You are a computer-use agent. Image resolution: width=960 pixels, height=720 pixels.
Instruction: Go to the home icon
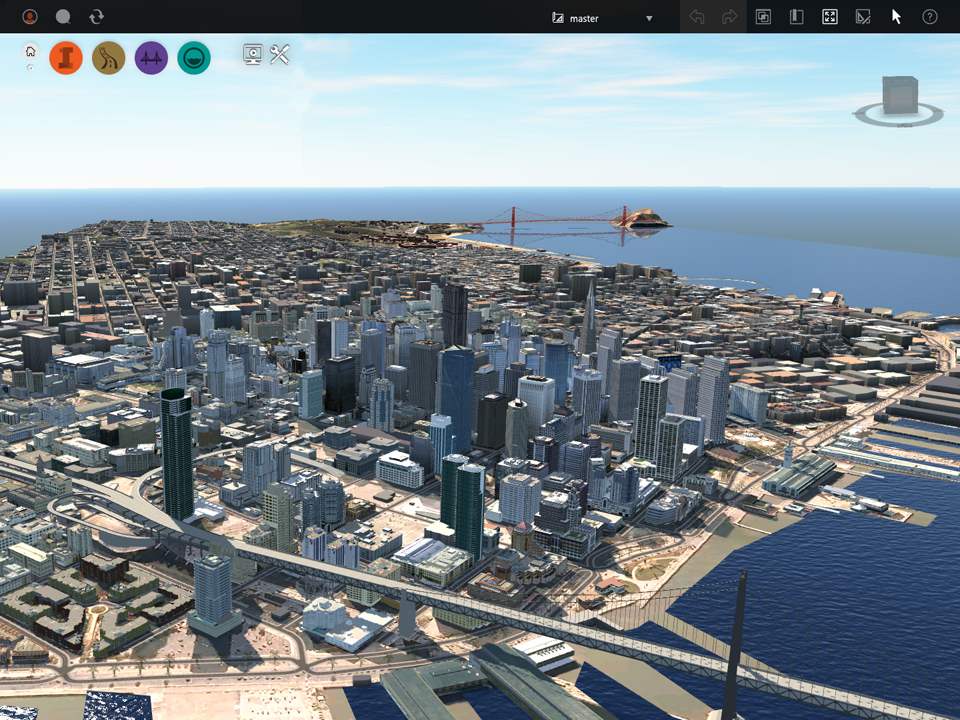pyautogui.click(x=30, y=52)
